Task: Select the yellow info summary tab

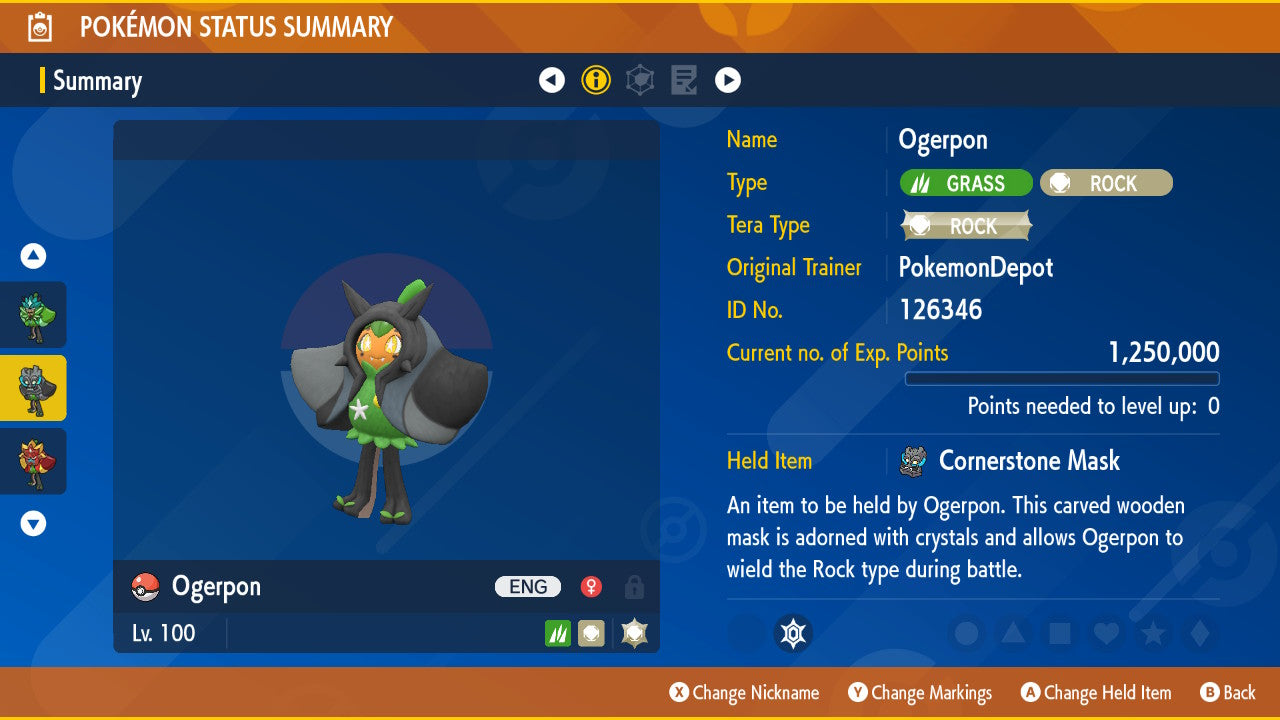Action: [596, 80]
